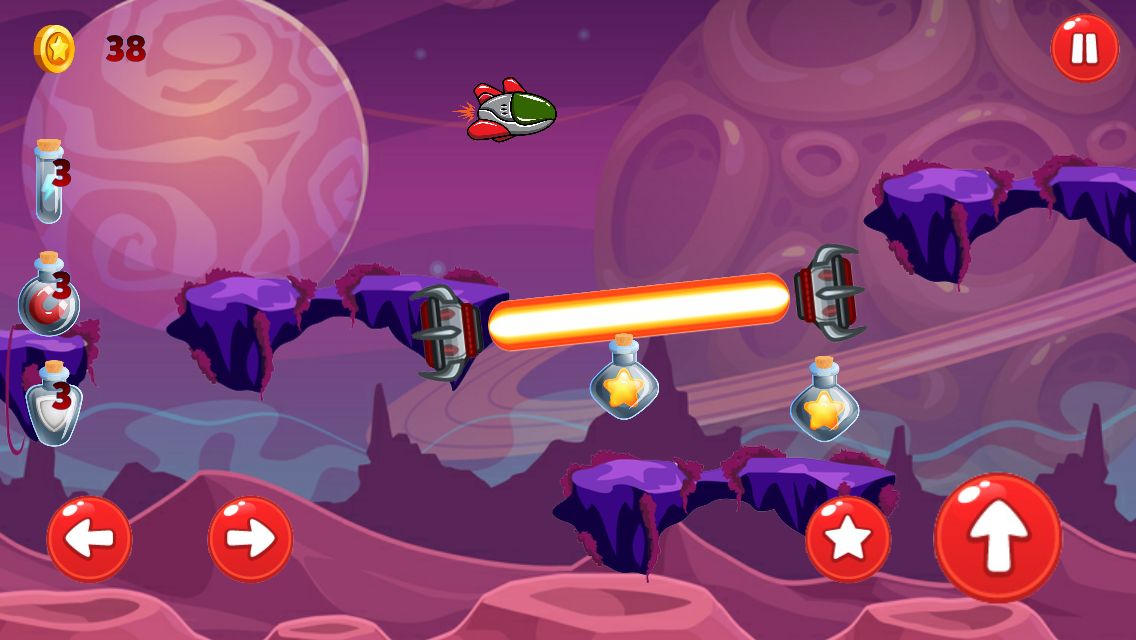Use the shield potion power-up
The width and height of the screenshot is (1136, 640).
[52, 403]
